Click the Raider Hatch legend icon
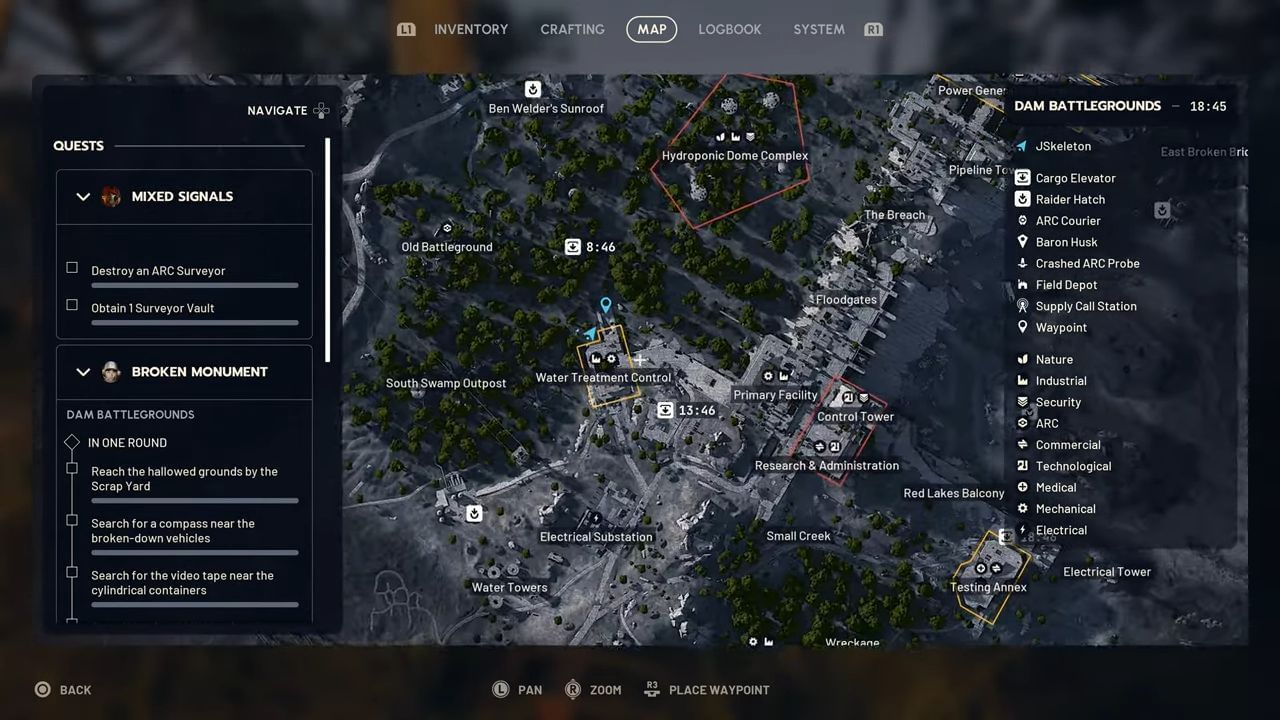This screenshot has width=1280, height=720. coord(1022,199)
